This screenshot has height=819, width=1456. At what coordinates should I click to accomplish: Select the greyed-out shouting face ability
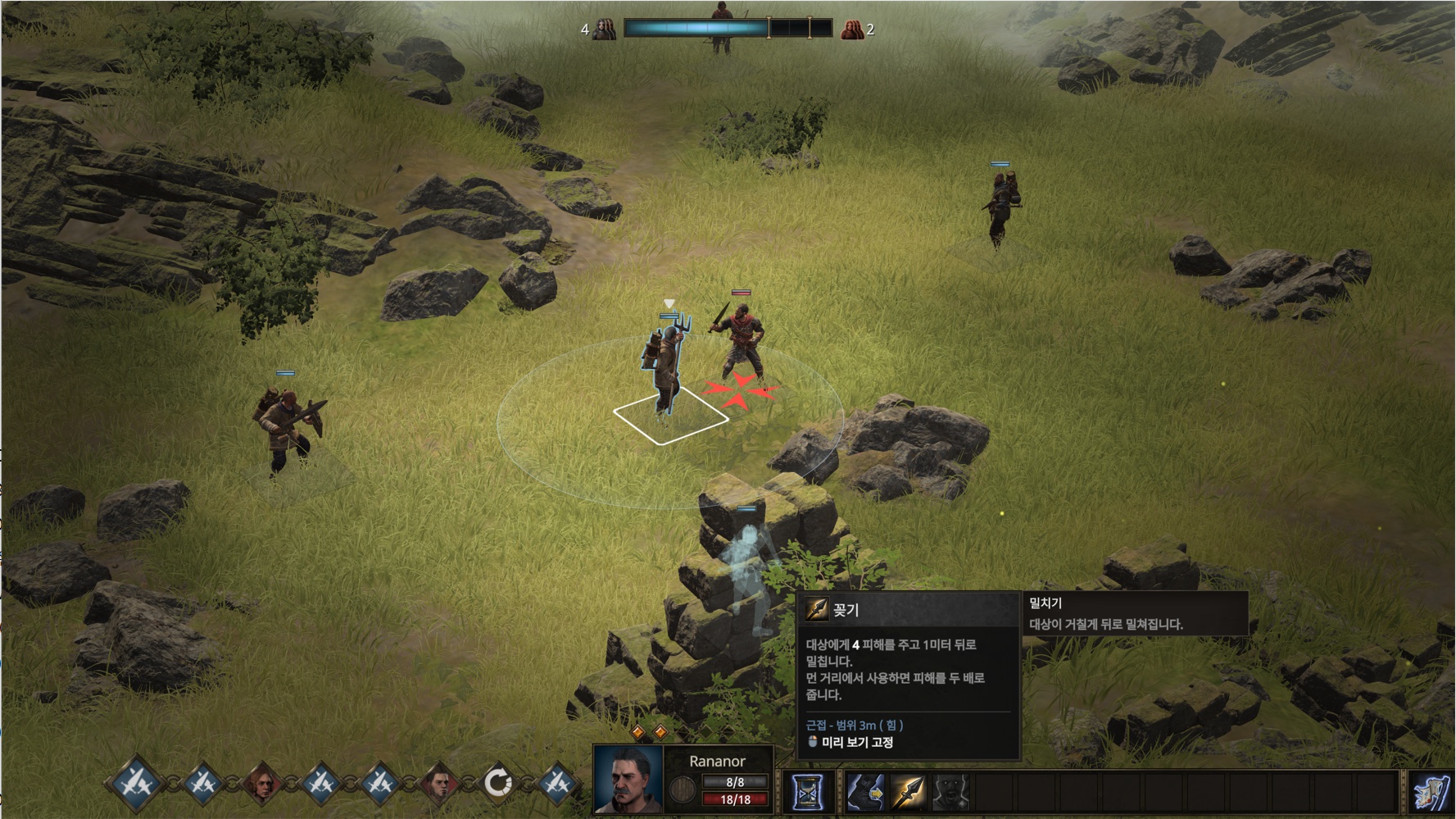click(950, 792)
